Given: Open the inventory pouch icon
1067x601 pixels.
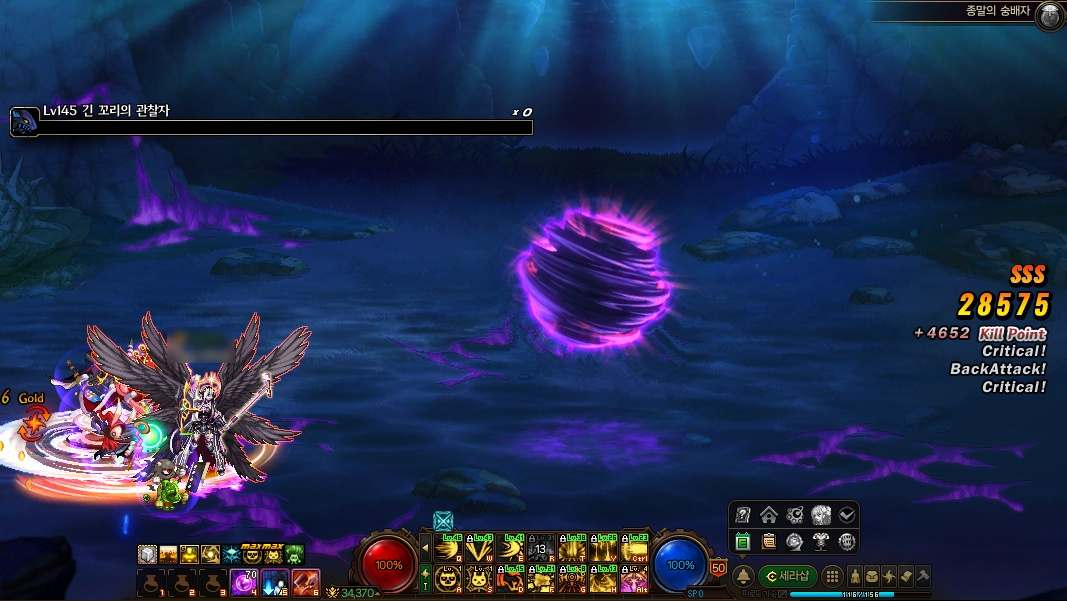Looking at the screenshot, I should coord(873,577).
